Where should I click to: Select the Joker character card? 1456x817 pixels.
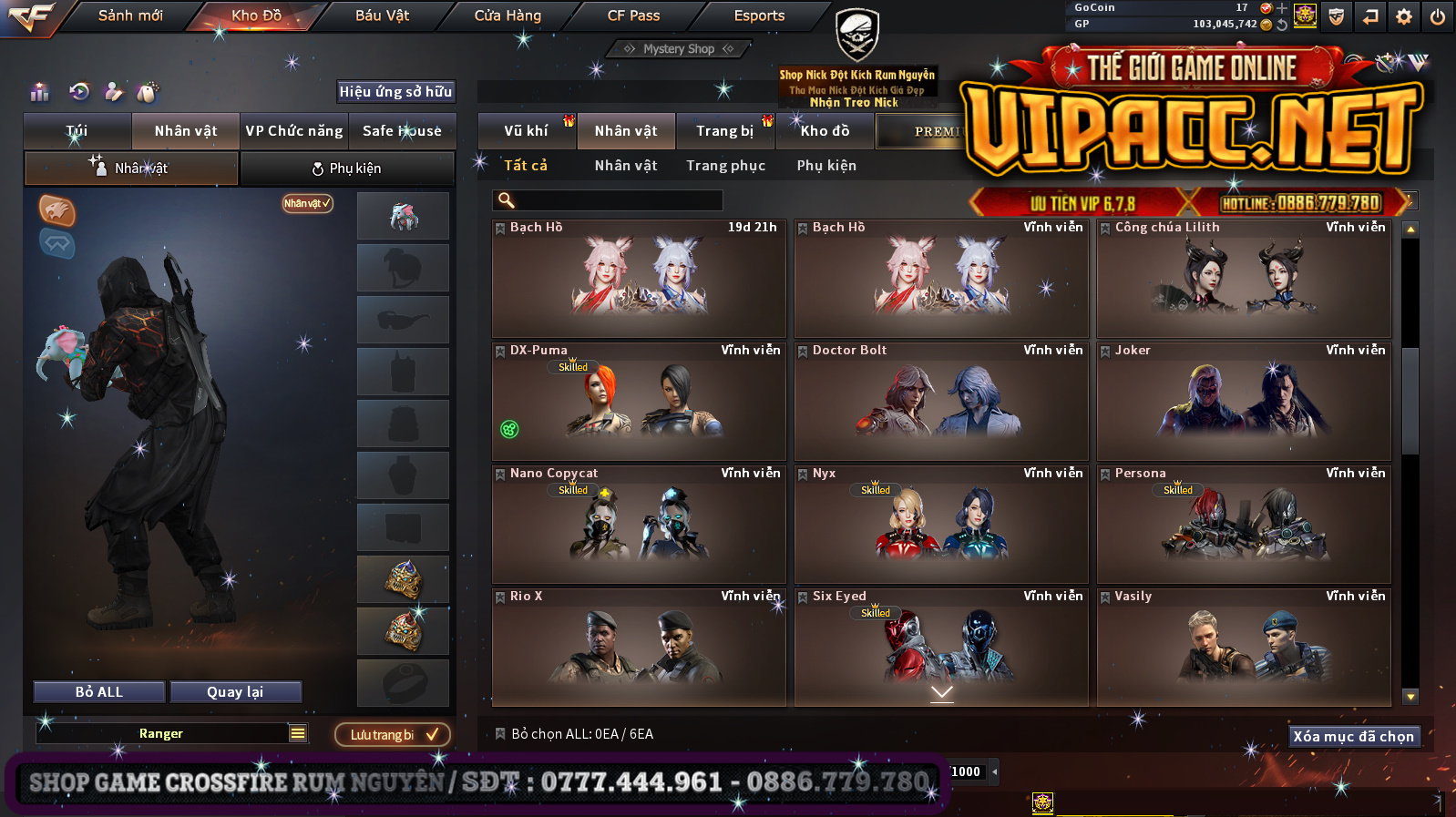tap(1244, 402)
